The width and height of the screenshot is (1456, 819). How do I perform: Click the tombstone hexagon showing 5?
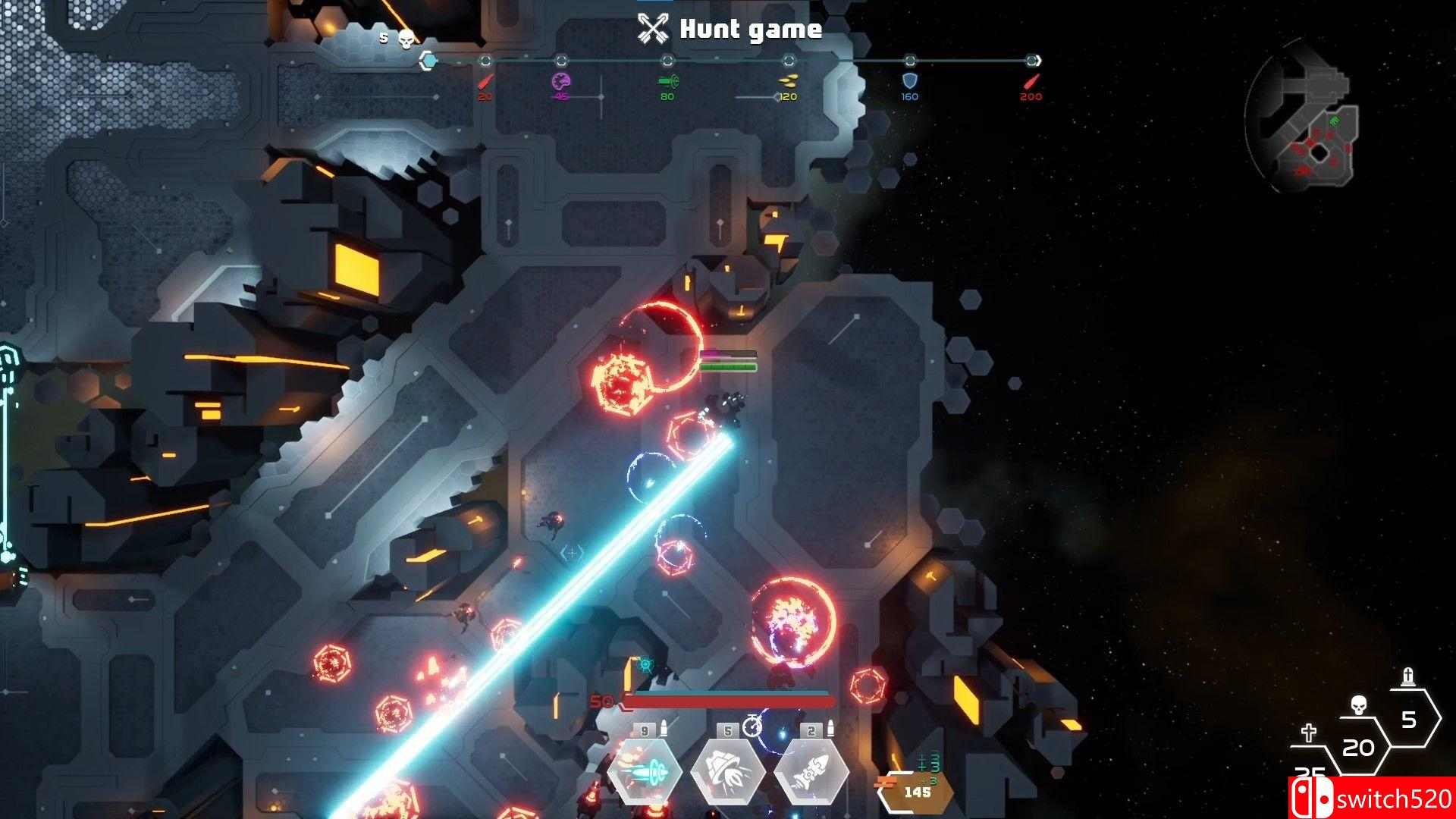click(1408, 718)
